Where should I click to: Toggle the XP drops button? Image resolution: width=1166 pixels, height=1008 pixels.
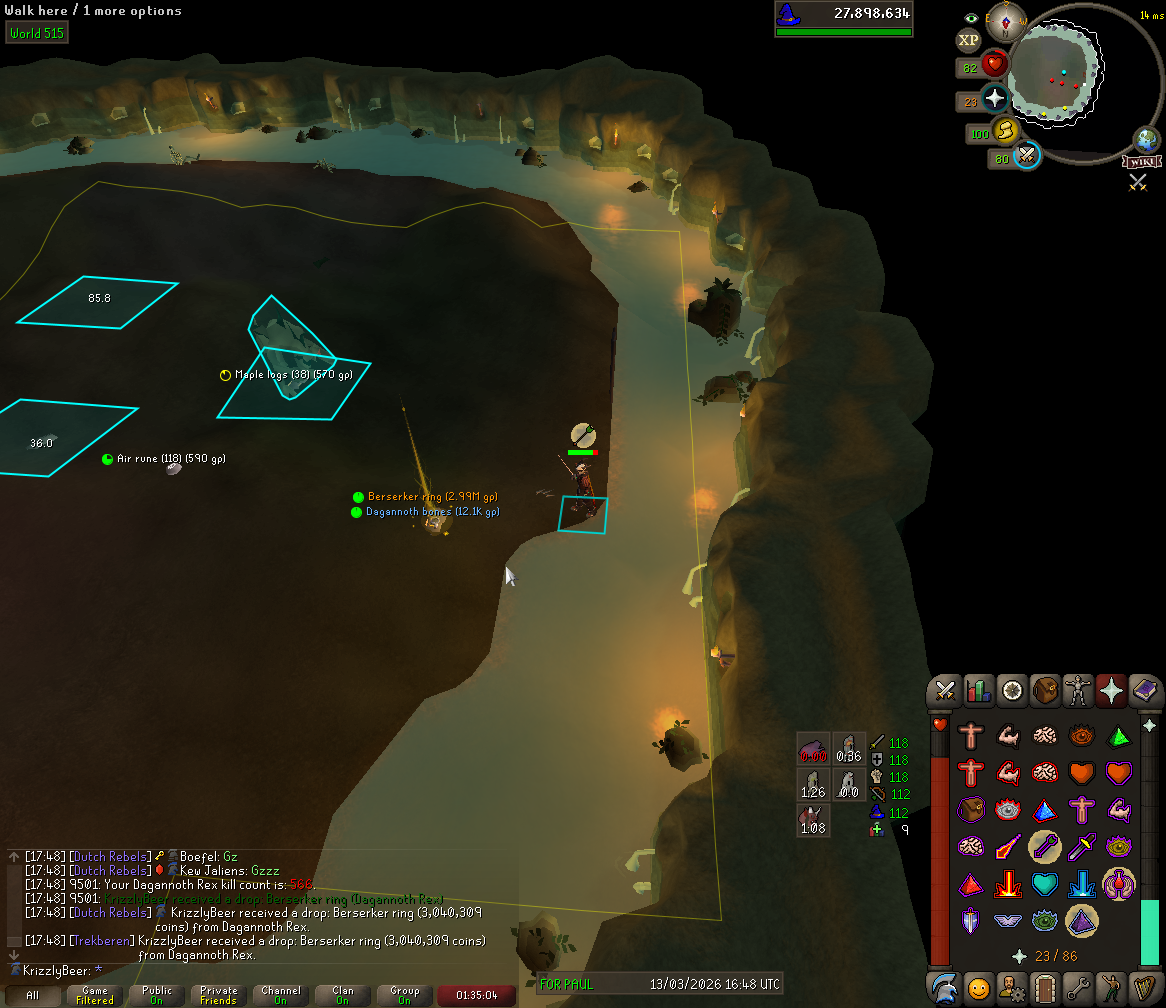click(x=968, y=40)
